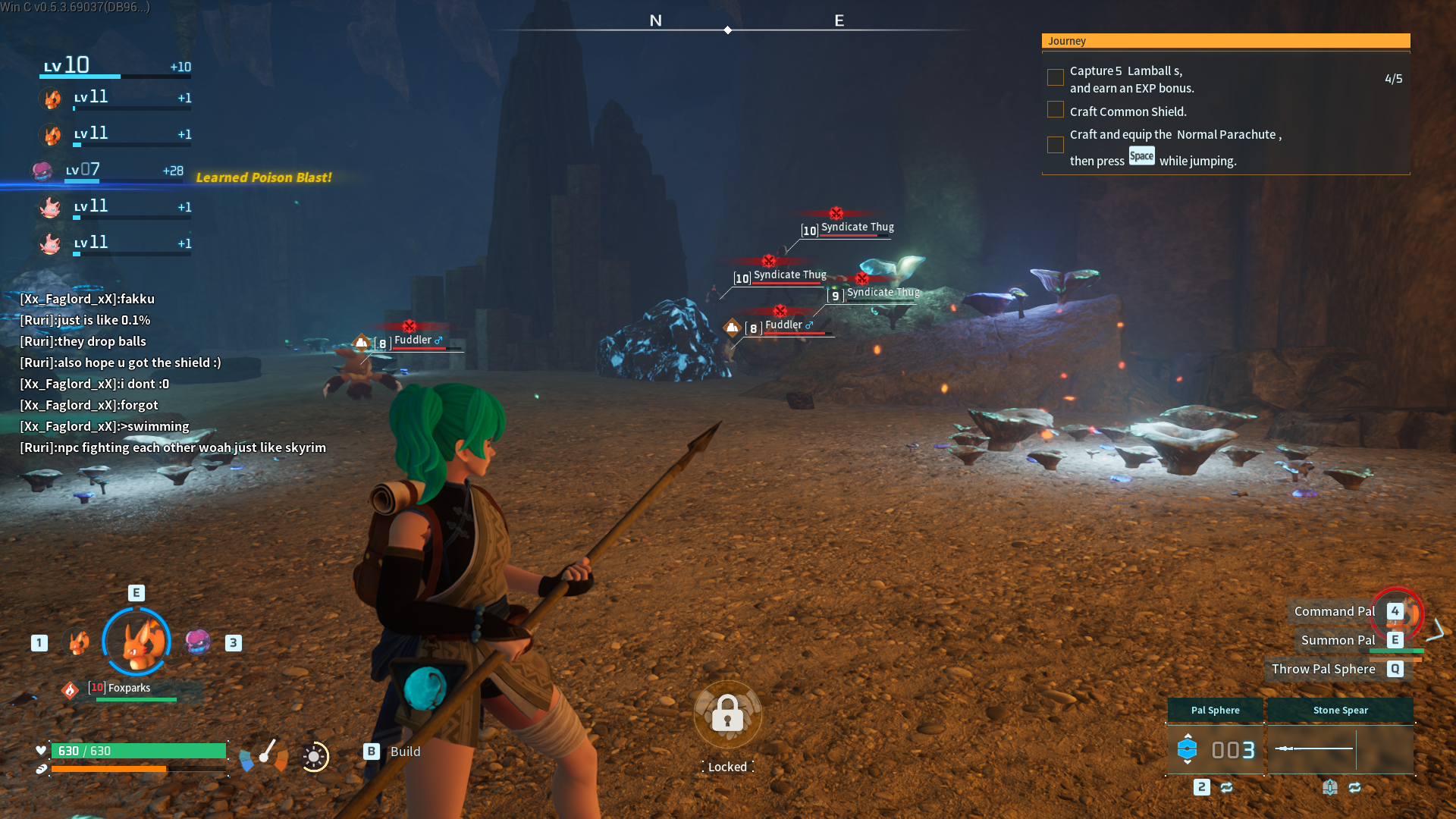The width and height of the screenshot is (1456, 819).
Task: Click the Locked padlock ability icon
Action: pyautogui.click(x=727, y=714)
